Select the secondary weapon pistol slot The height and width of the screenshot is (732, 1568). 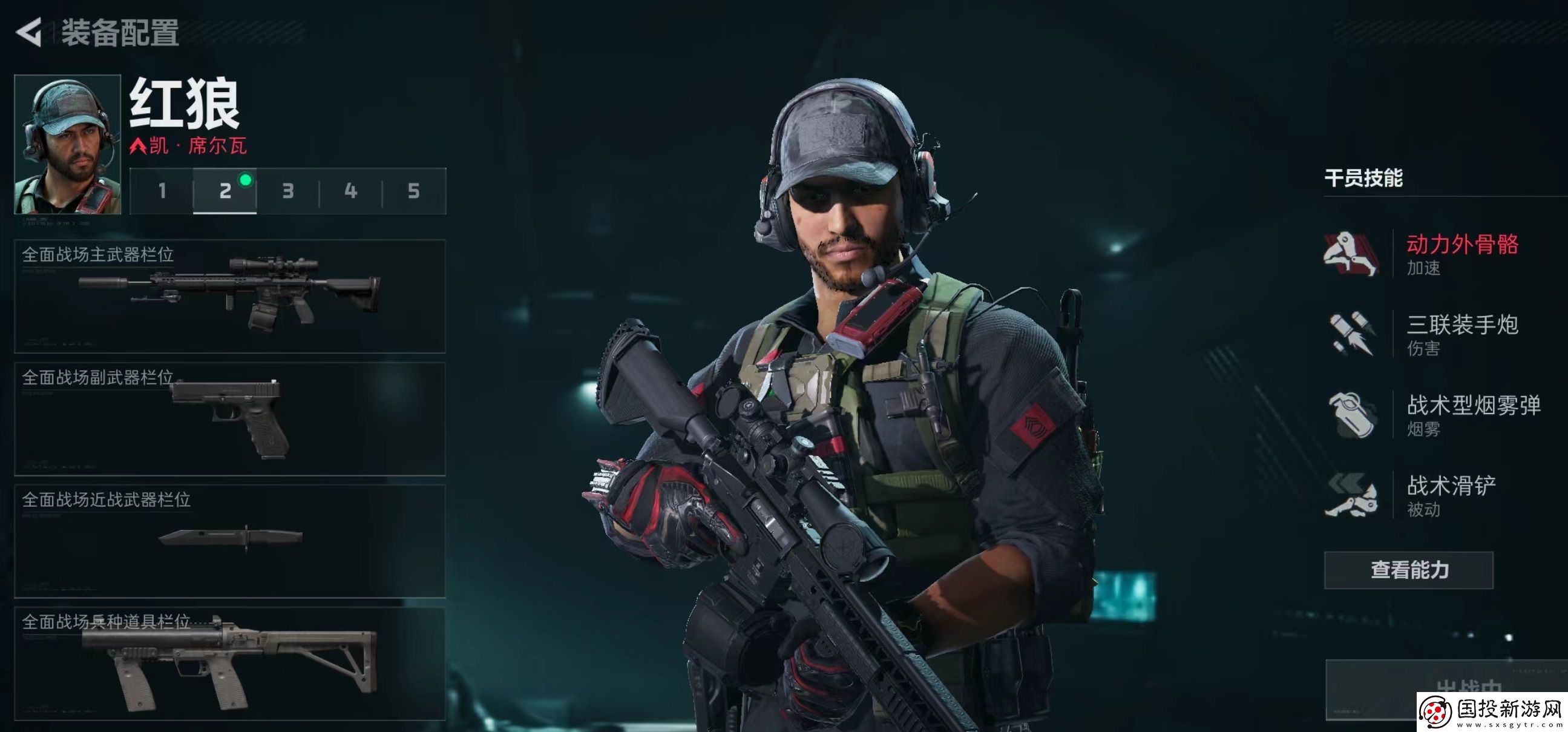pyautogui.click(x=230, y=419)
